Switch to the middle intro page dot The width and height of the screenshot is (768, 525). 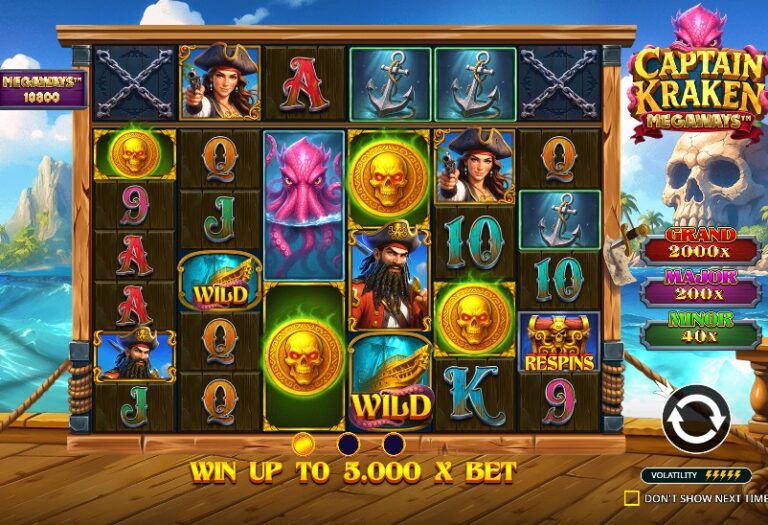point(348,444)
